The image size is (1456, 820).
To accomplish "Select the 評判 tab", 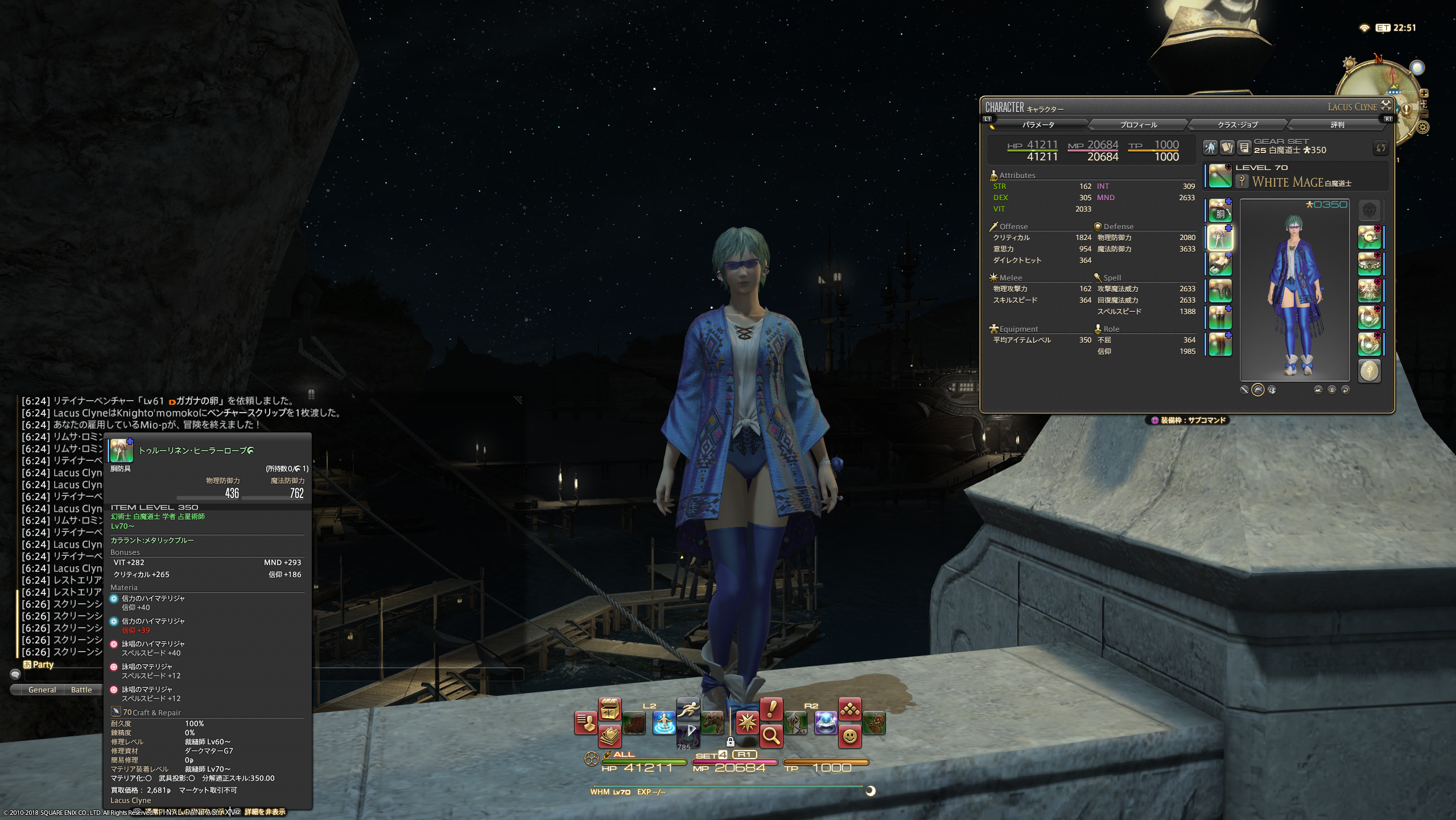I will pos(1337,125).
